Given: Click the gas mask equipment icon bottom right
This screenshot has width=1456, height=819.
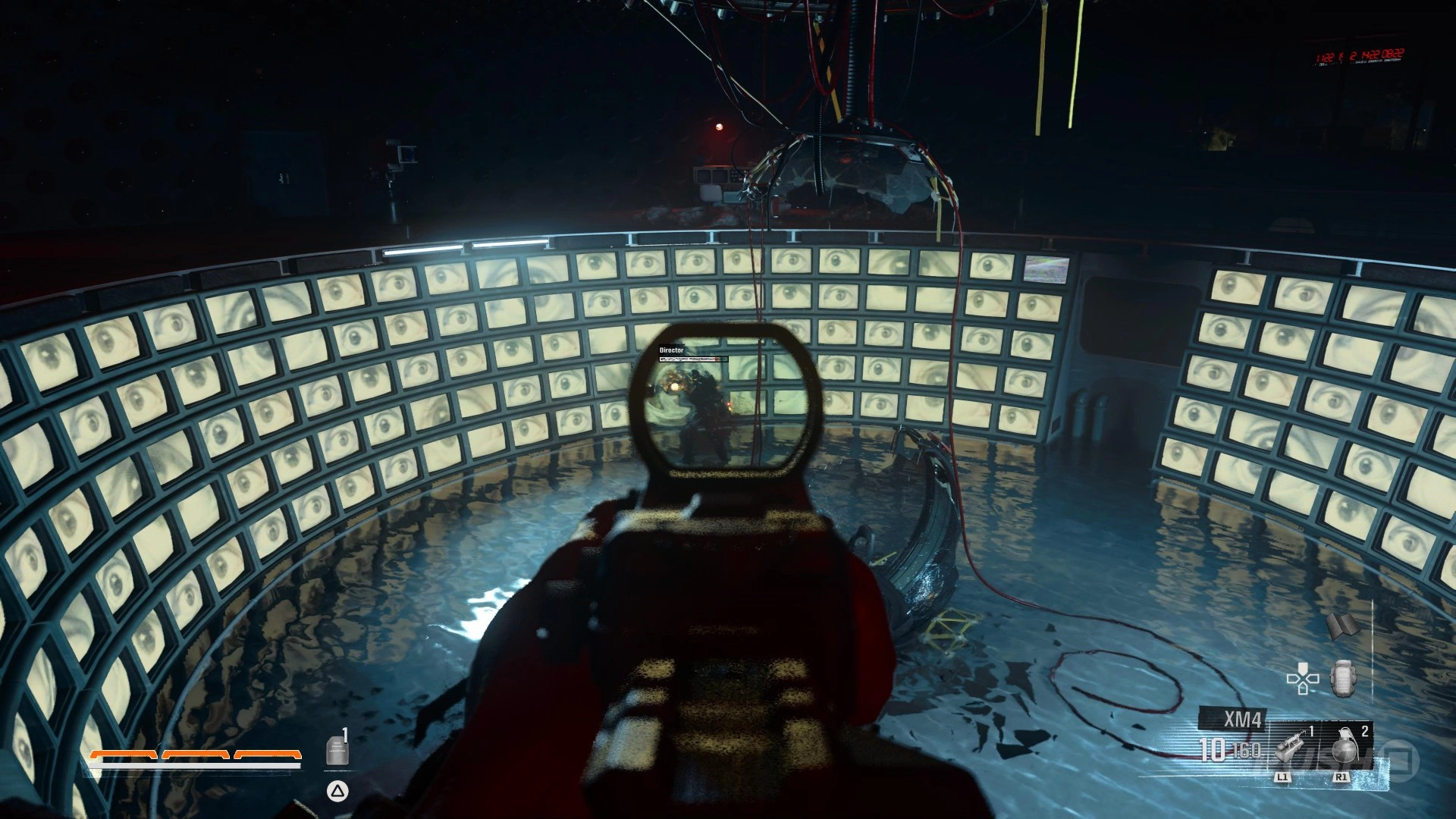Looking at the screenshot, I should [x=1344, y=677].
